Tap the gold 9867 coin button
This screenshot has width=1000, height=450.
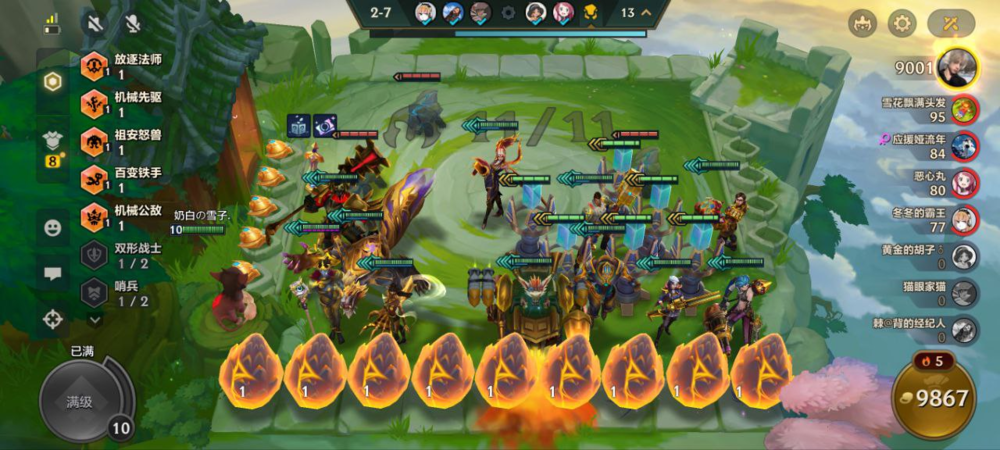(934, 398)
